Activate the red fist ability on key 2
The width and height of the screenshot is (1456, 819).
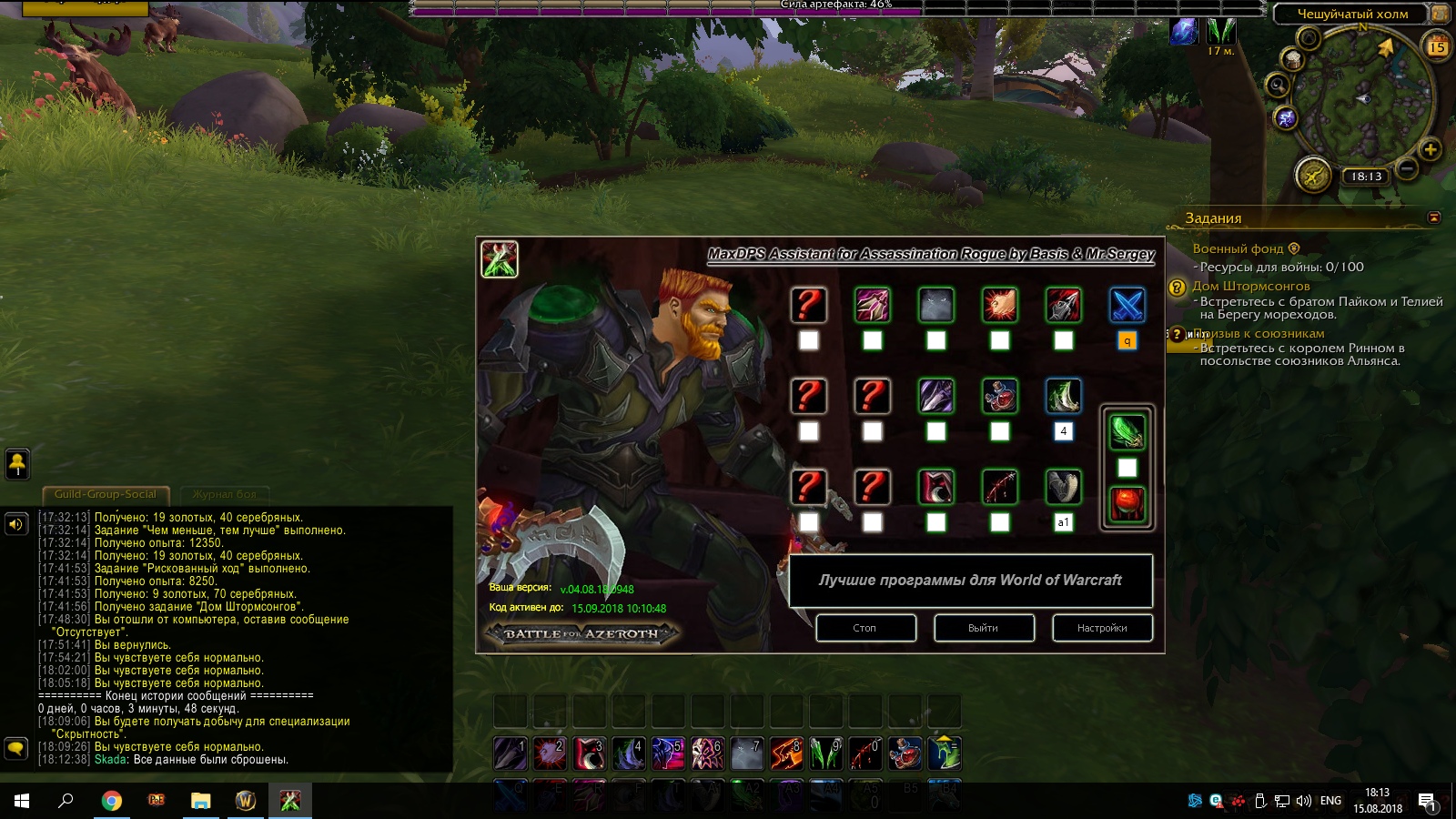click(x=550, y=753)
